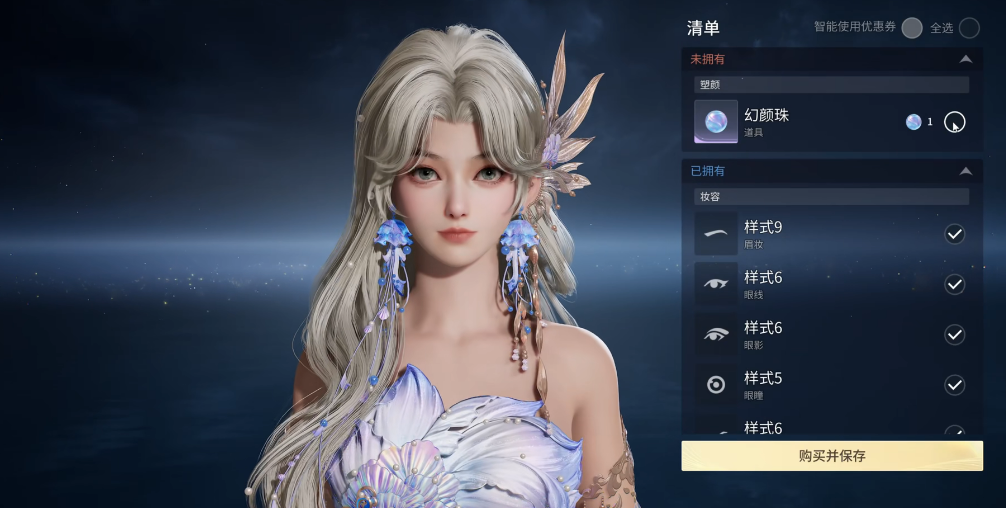1006x508 pixels.
Task: Uncheck 样式6 眼影 eyeshadow entry
Action: point(954,334)
